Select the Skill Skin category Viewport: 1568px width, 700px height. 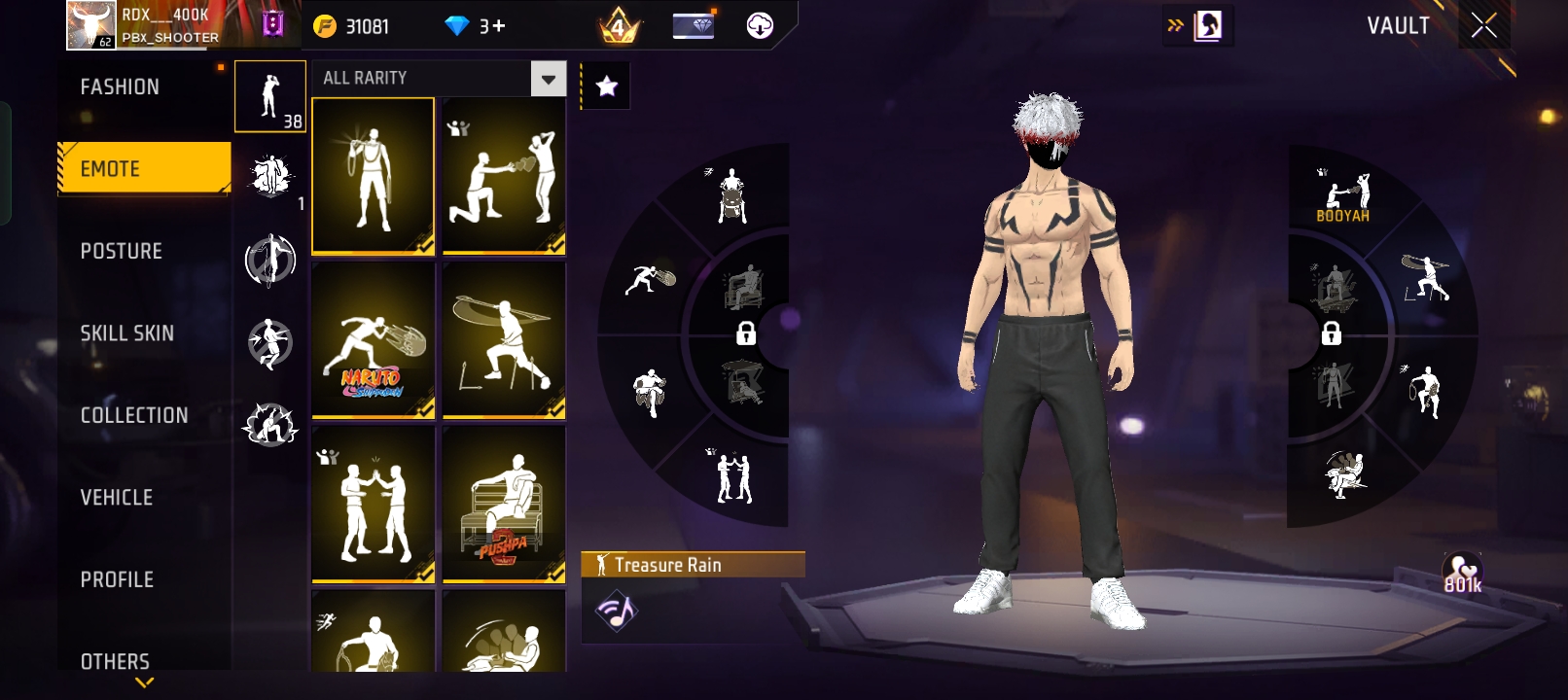coord(127,333)
